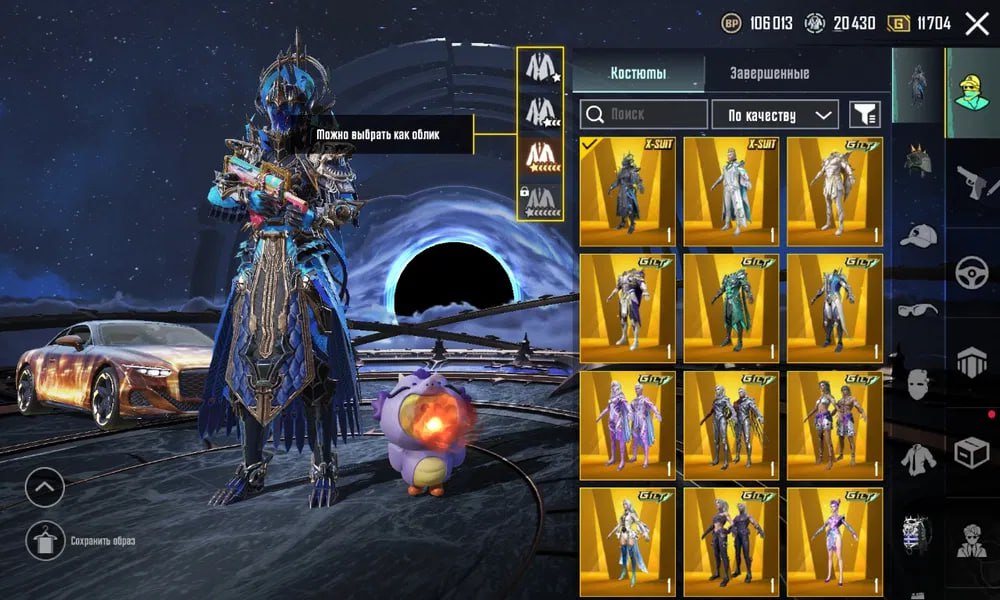Show the baseball cap headwear category
The height and width of the screenshot is (600, 1000).
tap(918, 236)
